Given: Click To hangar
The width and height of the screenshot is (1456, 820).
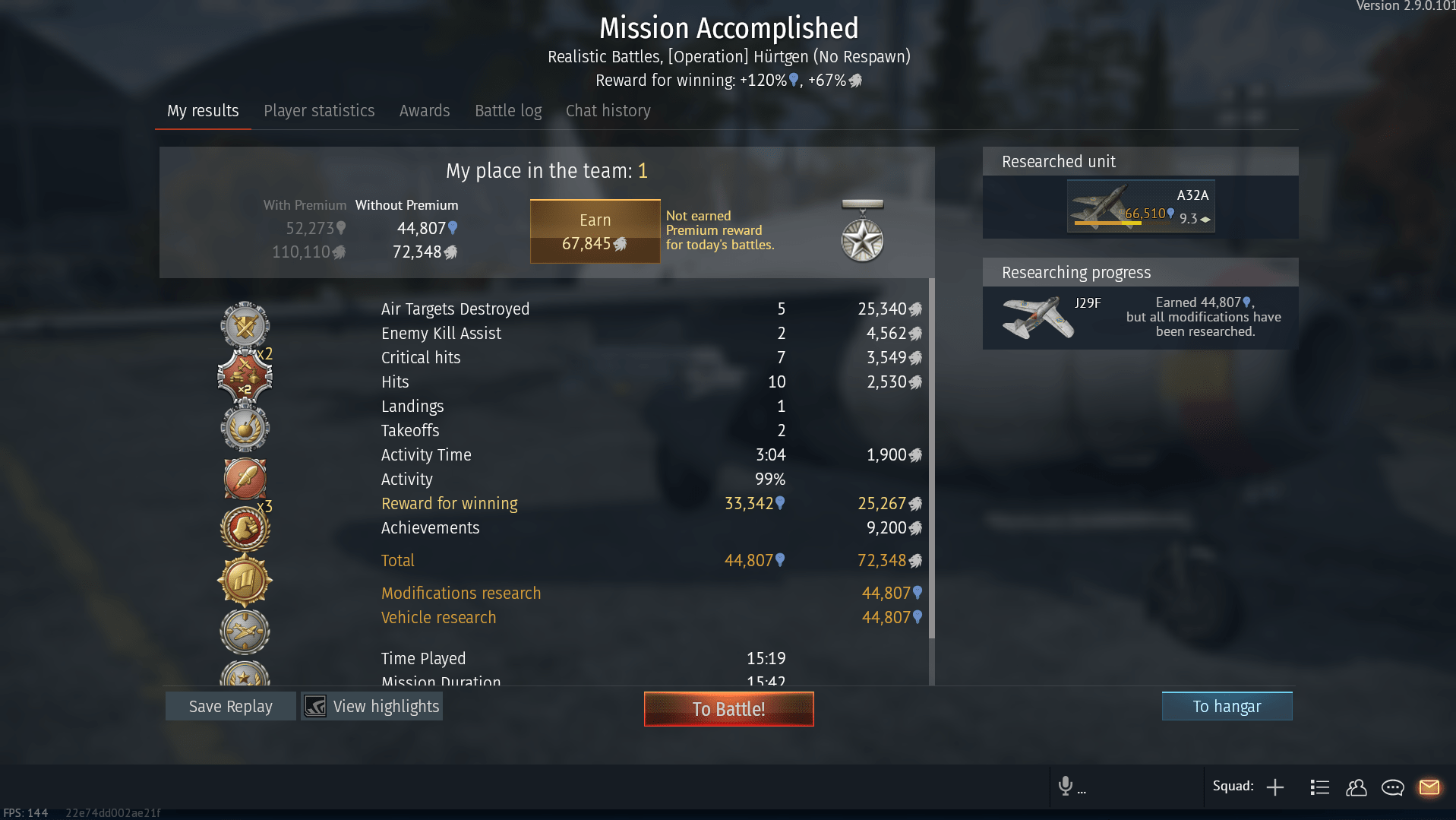Looking at the screenshot, I should (x=1226, y=706).
